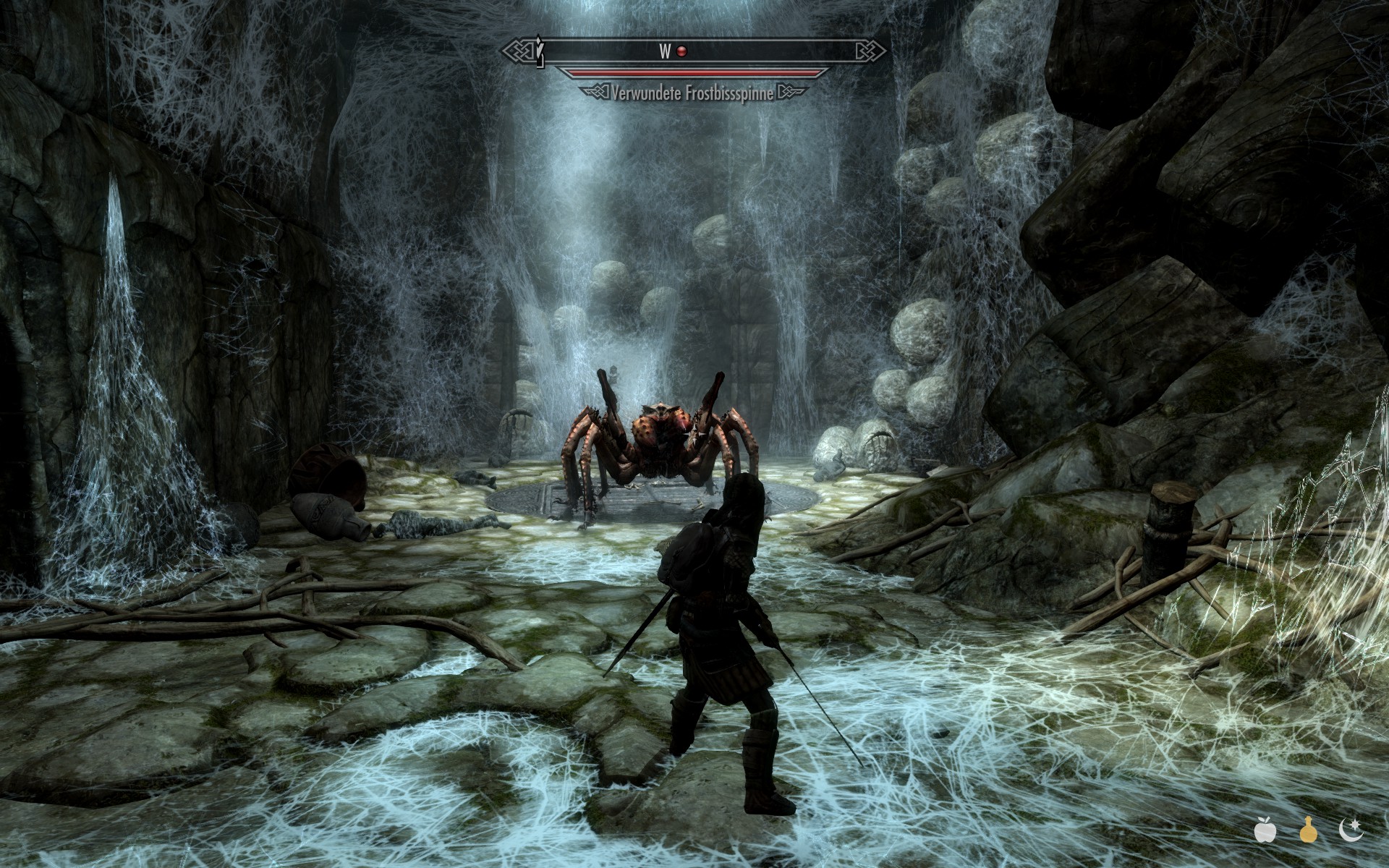This screenshot has height=868, width=1389.
Task: Click the yellow bottle thirst icon
Action: pos(1307,830)
